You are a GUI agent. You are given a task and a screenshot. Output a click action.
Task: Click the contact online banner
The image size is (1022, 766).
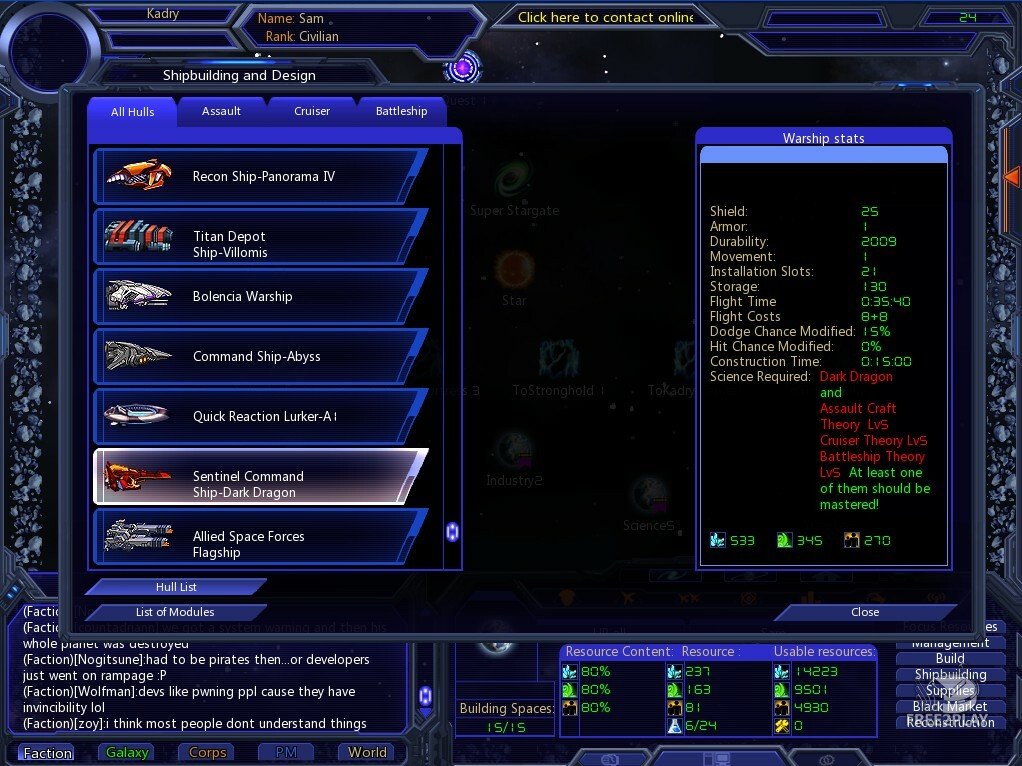coord(605,17)
